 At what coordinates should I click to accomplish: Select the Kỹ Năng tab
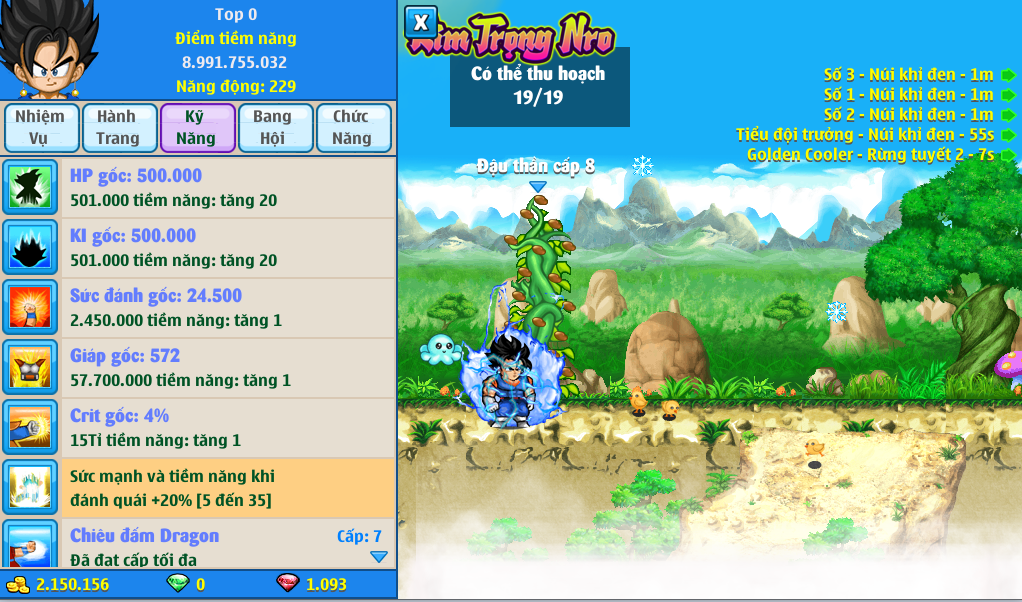tap(197, 128)
